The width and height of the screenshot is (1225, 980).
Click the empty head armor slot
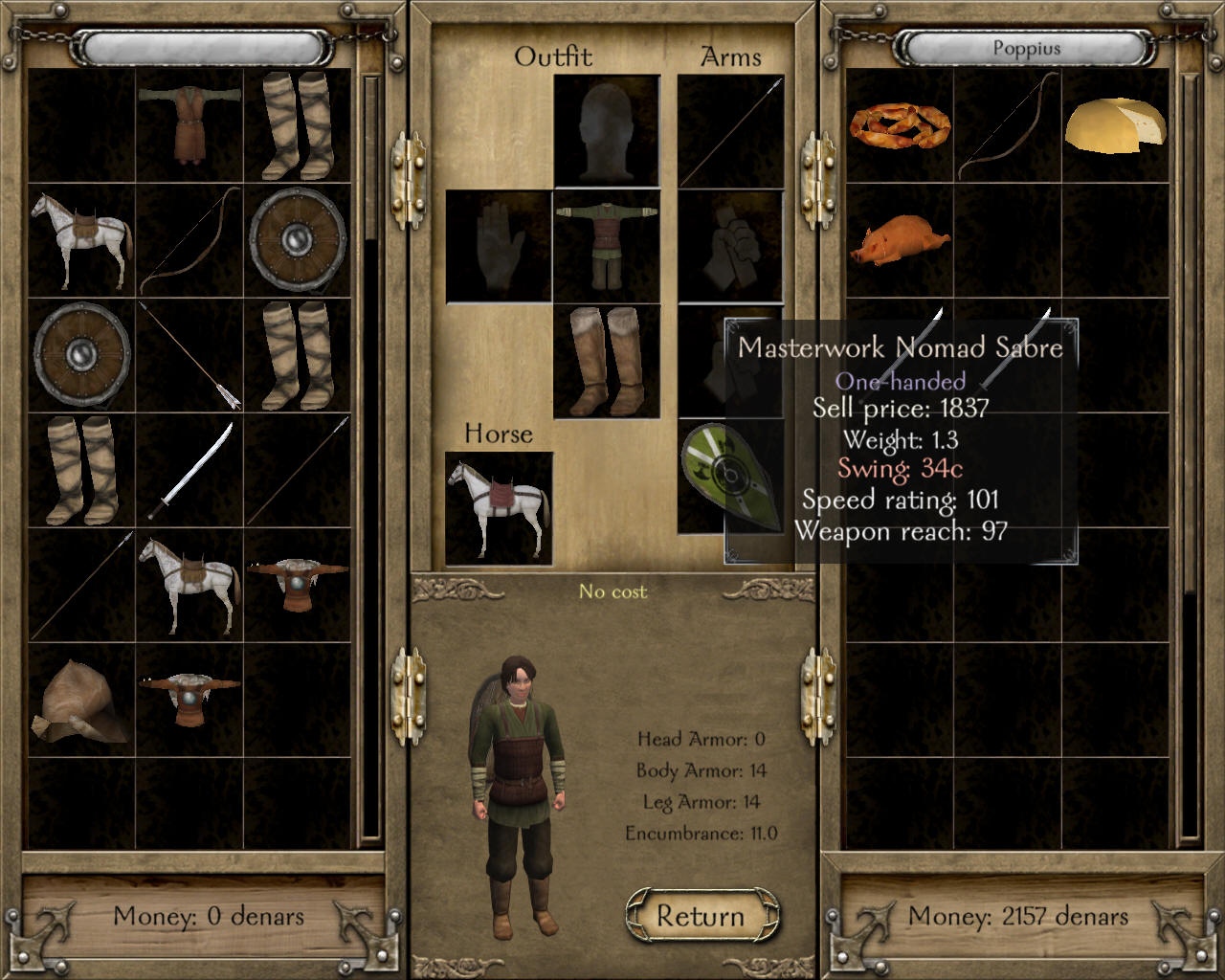(606, 131)
